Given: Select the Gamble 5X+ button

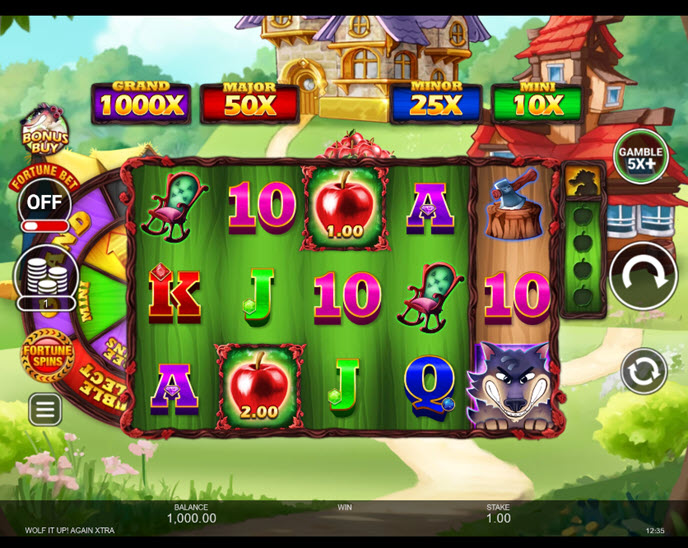Looking at the screenshot, I should [641, 157].
